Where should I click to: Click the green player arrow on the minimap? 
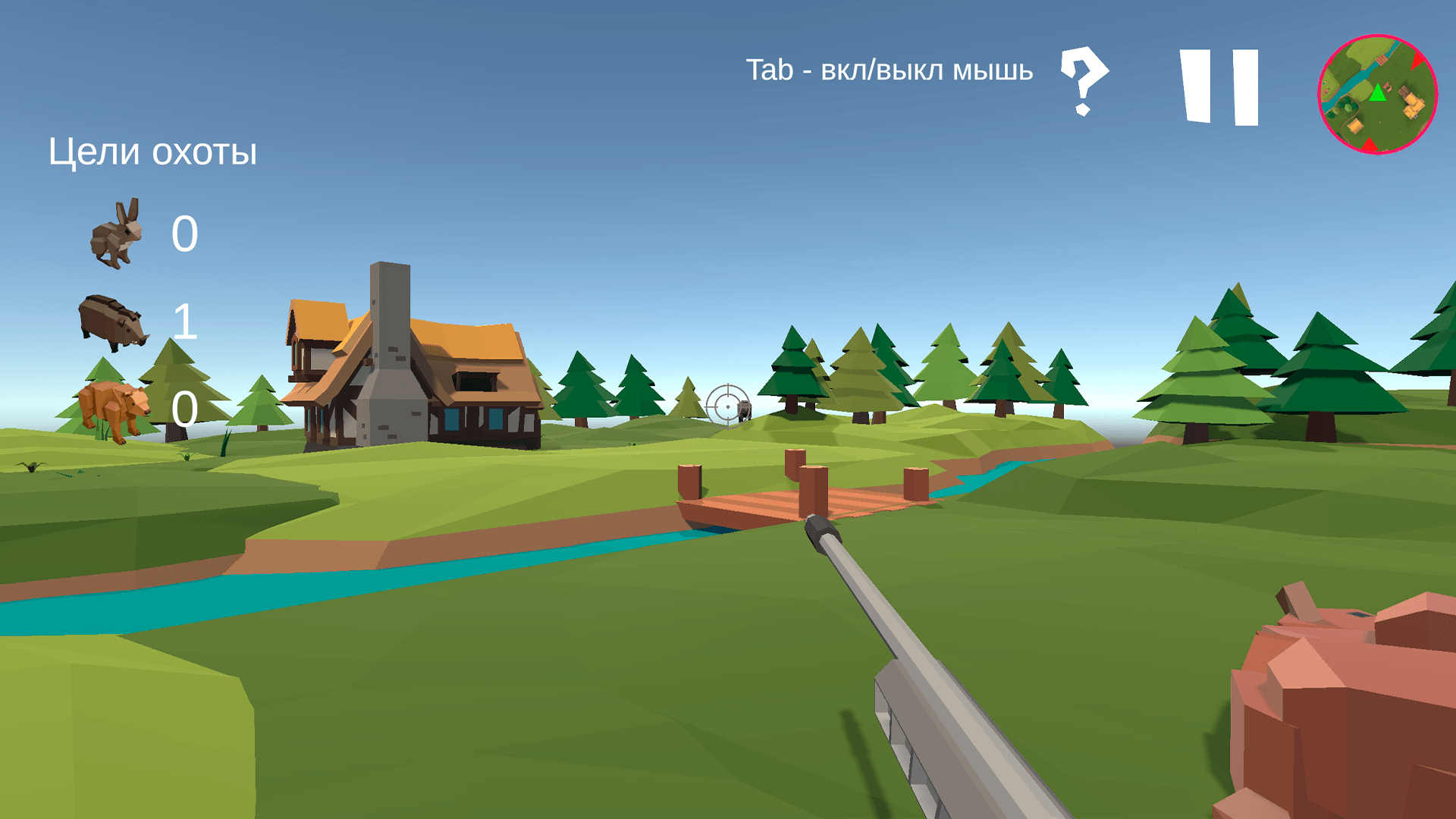coord(1378,93)
